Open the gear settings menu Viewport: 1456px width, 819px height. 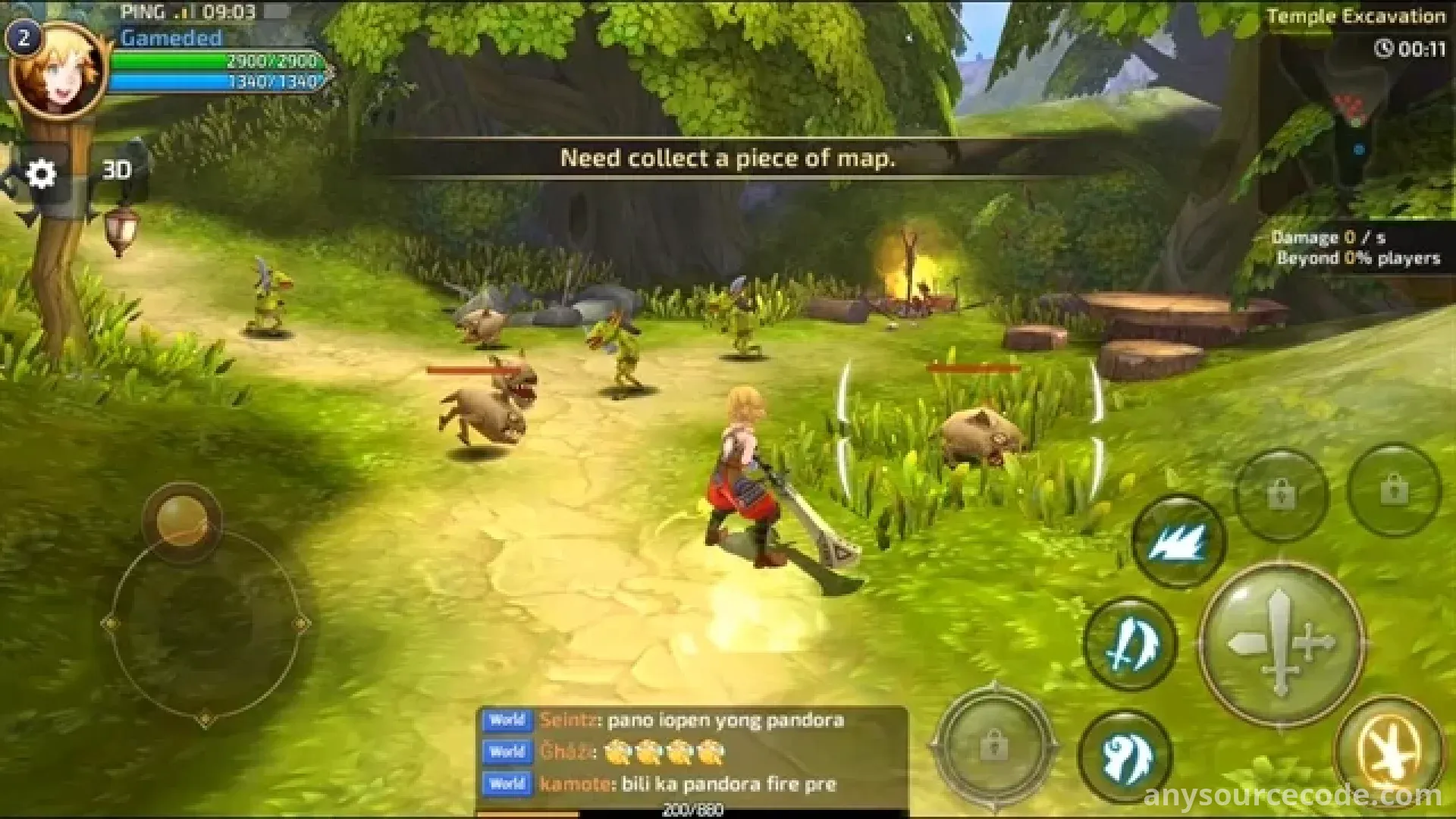click(41, 174)
